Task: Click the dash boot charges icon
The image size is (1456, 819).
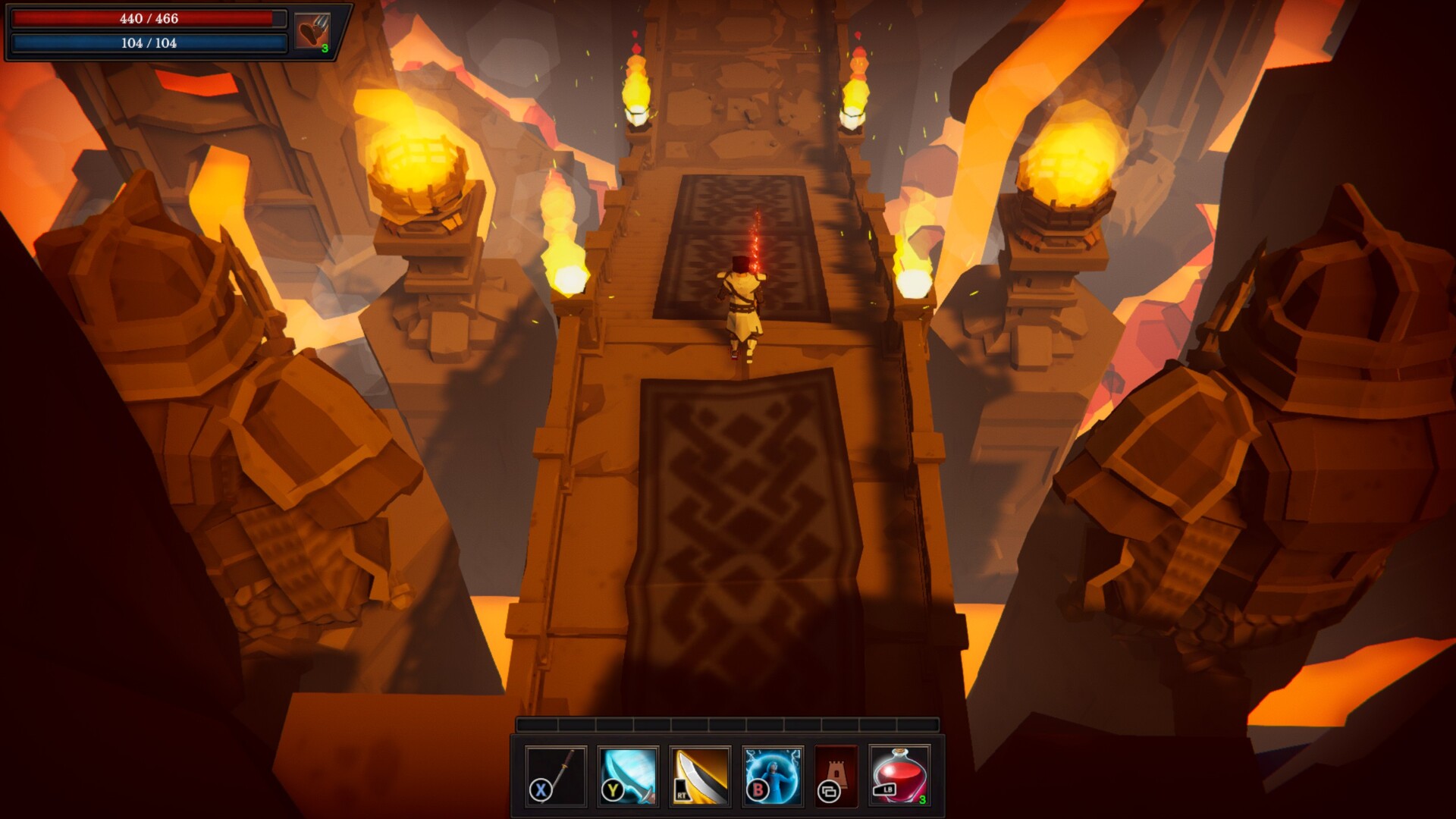Action: coord(312,33)
